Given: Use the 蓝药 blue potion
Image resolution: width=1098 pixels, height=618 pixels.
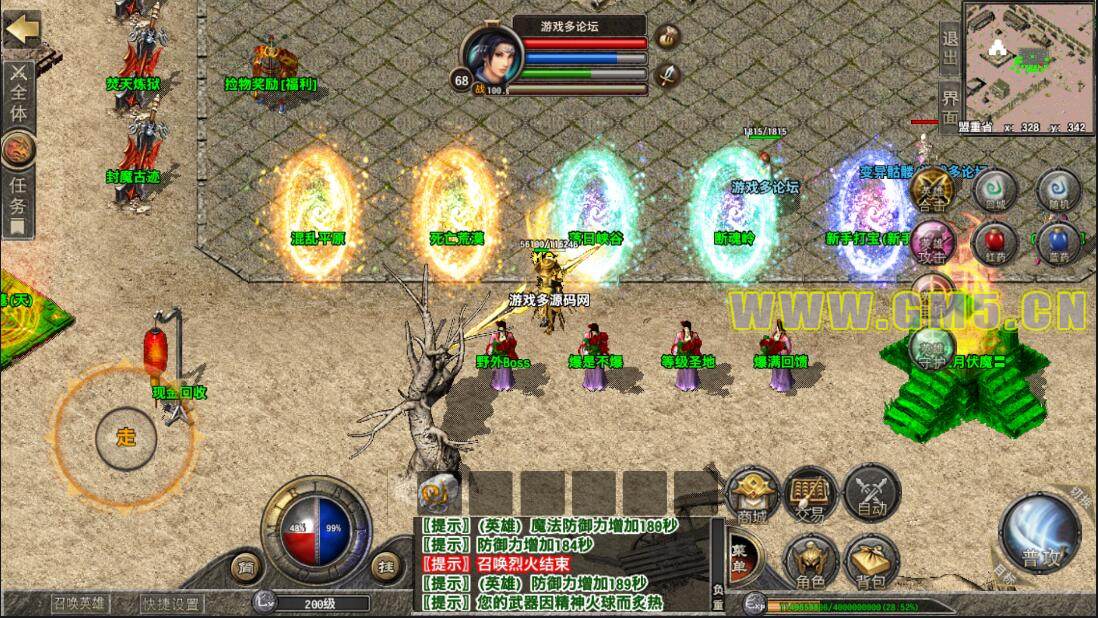Looking at the screenshot, I should coord(1059,241).
